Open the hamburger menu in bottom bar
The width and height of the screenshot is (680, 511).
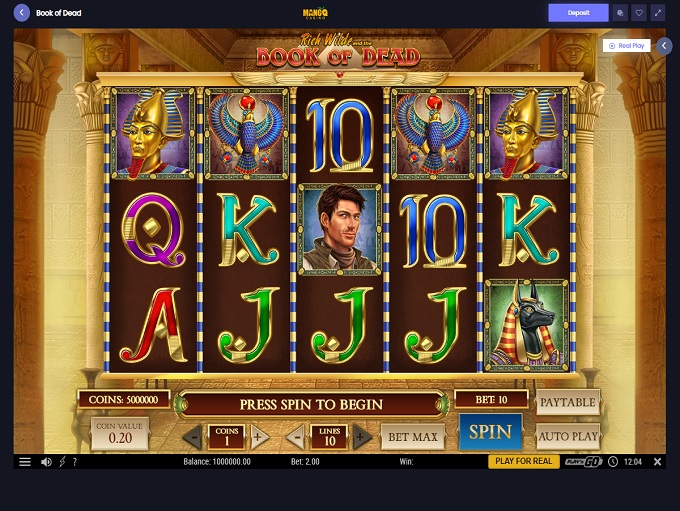(25, 462)
